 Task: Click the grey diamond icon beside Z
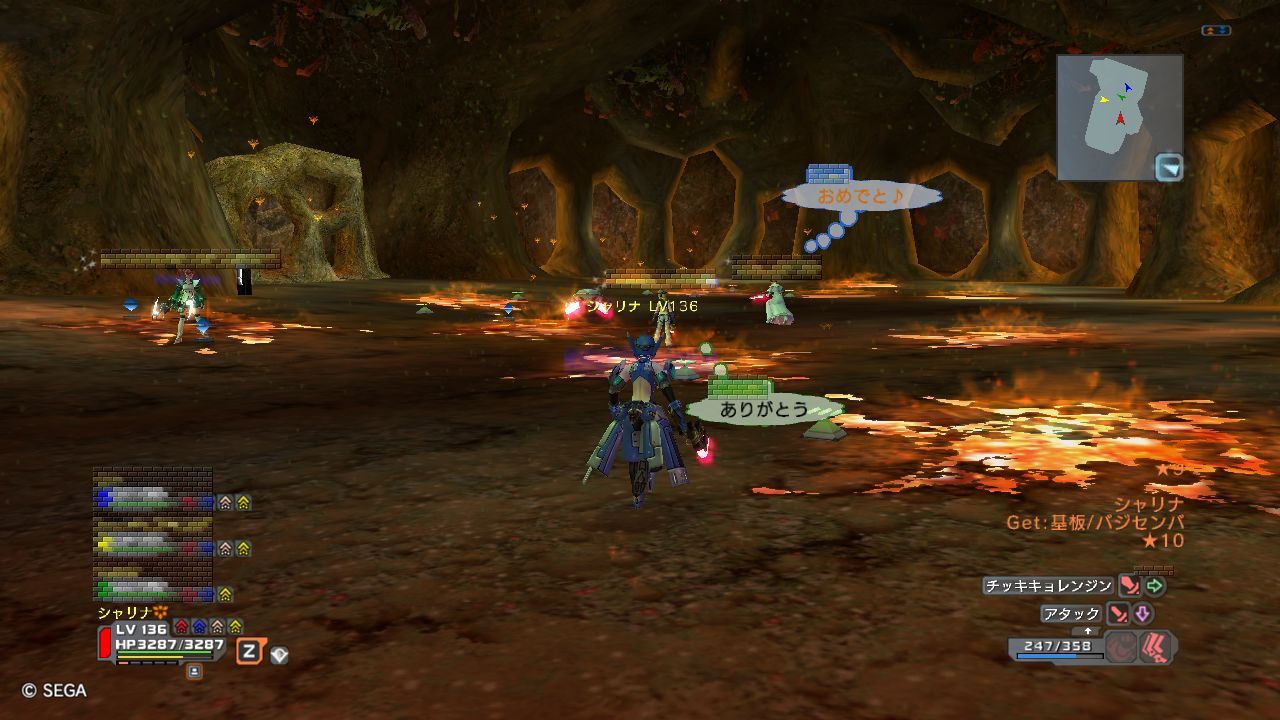(x=279, y=655)
